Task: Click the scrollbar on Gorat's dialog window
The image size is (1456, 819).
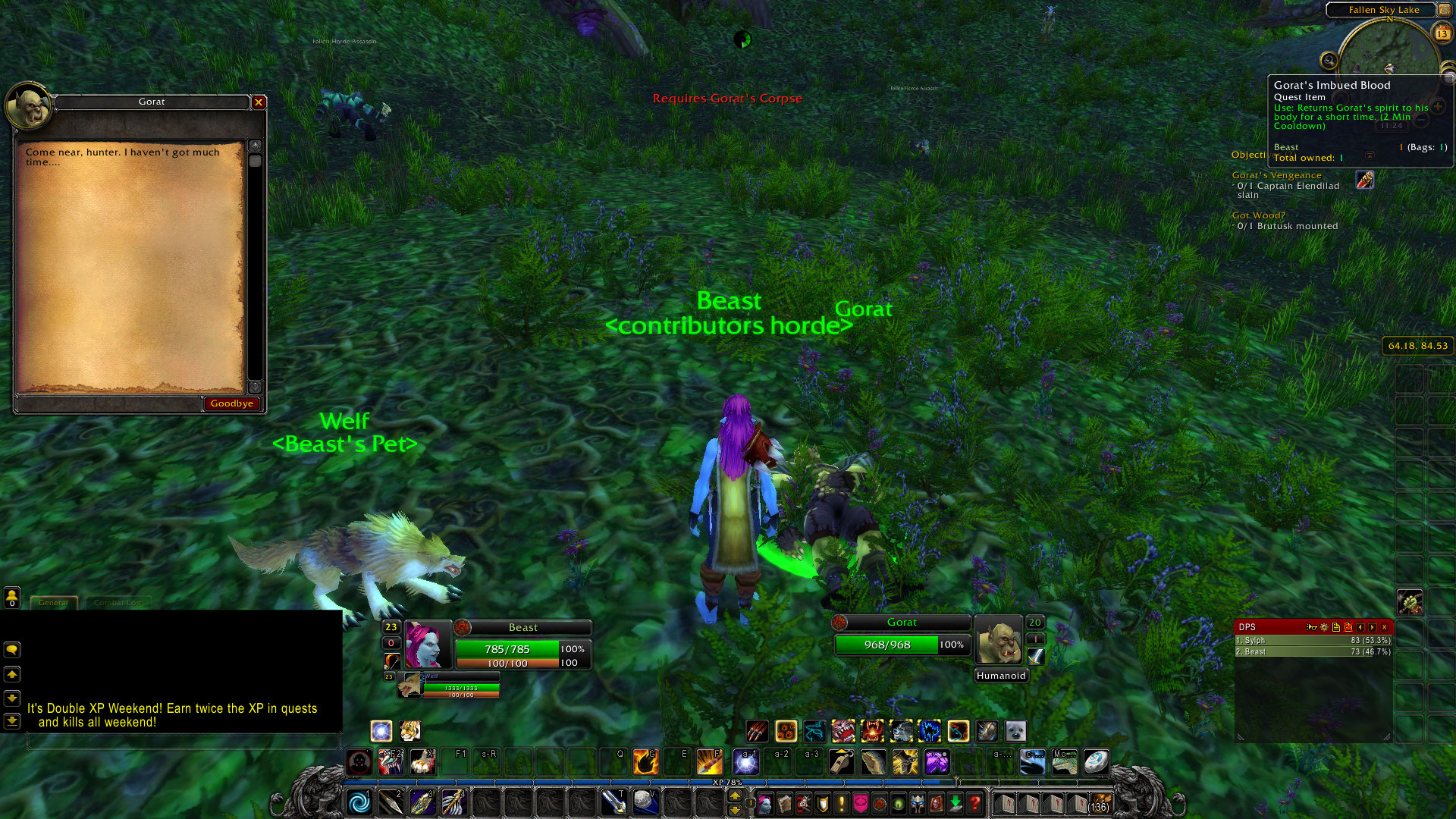Action: click(x=255, y=161)
